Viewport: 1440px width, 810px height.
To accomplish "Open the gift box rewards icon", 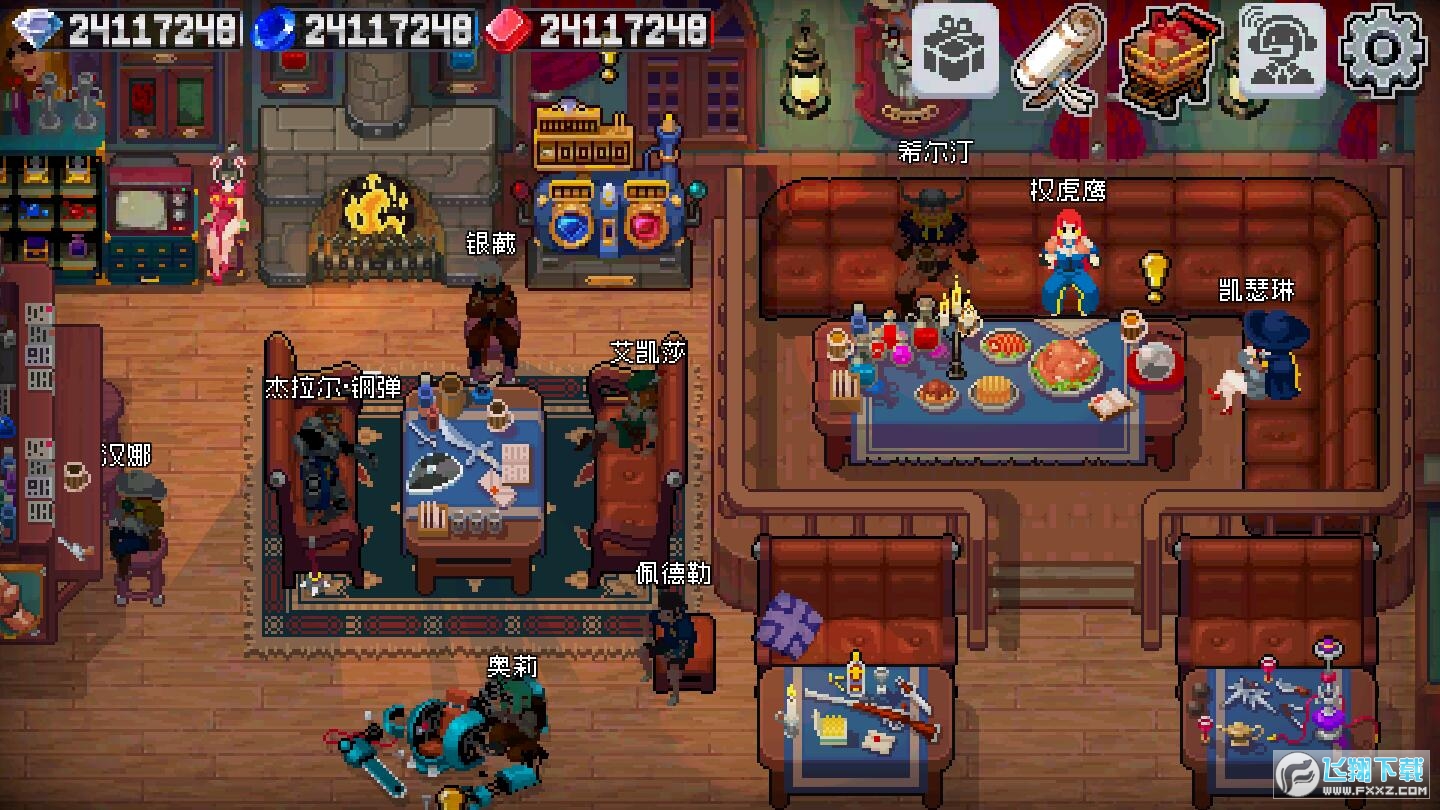I will pos(954,50).
